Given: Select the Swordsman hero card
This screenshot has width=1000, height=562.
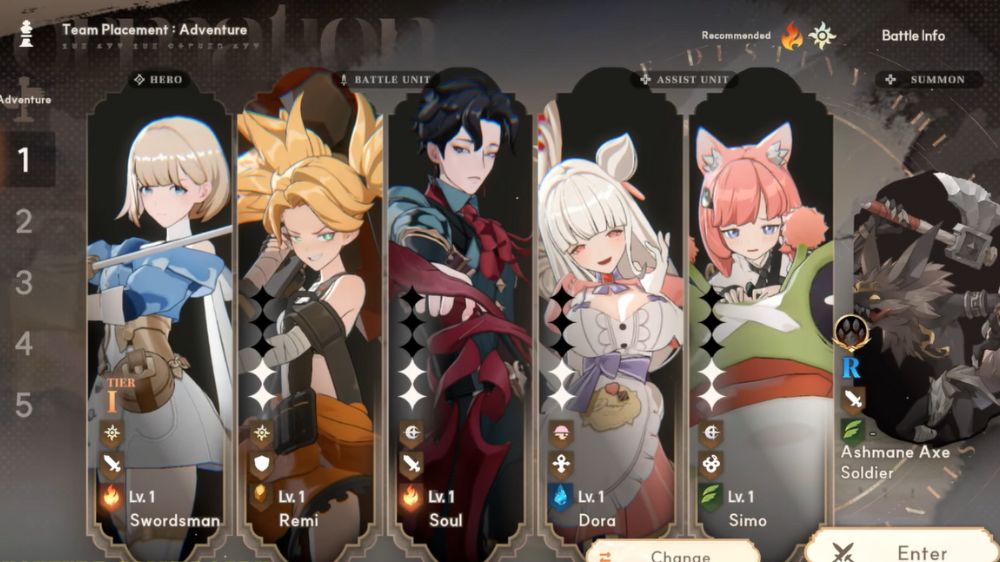Looking at the screenshot, I should pyautogui.click(x=160, y=300).
